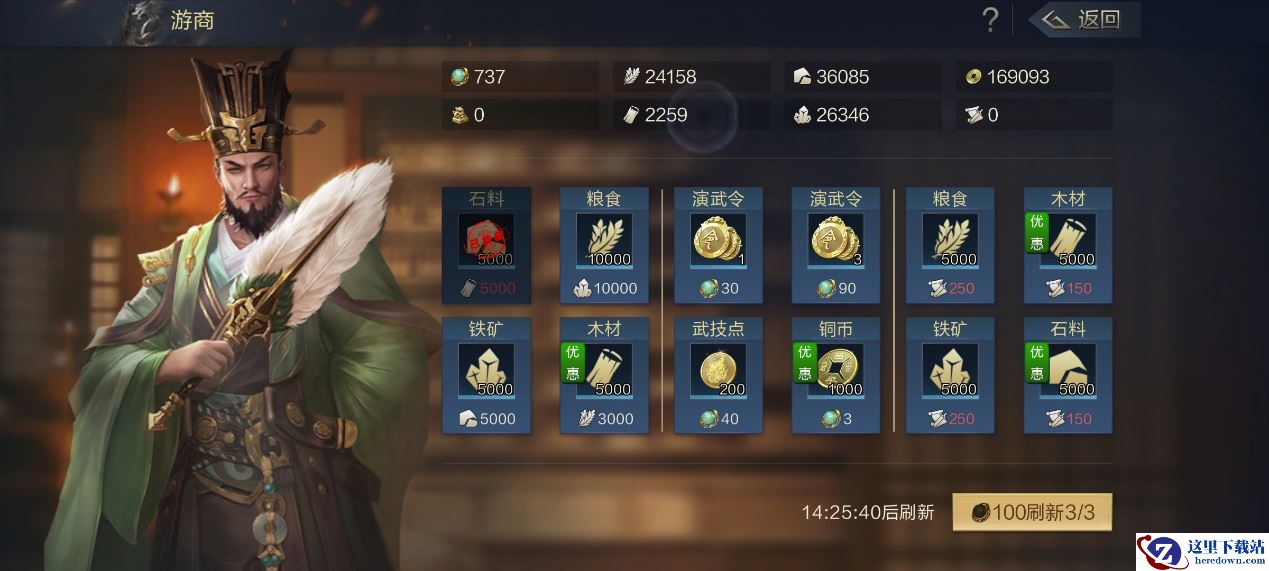Click the sold-out 石料 tile

(x=486, y=245)
